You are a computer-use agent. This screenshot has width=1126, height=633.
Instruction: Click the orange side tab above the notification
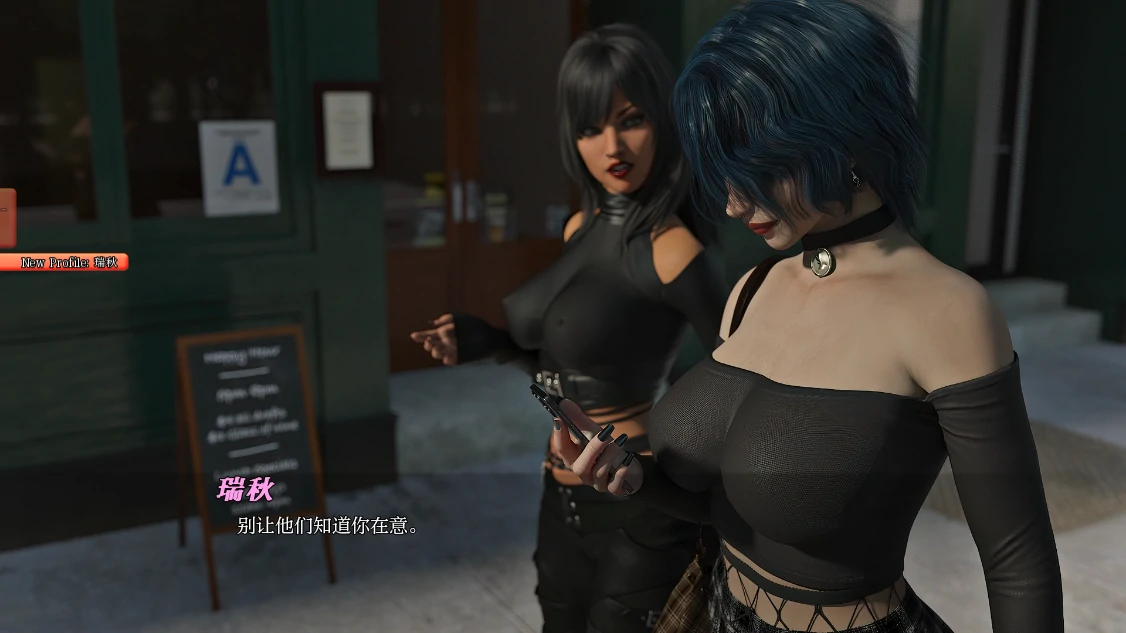point(6,217)
